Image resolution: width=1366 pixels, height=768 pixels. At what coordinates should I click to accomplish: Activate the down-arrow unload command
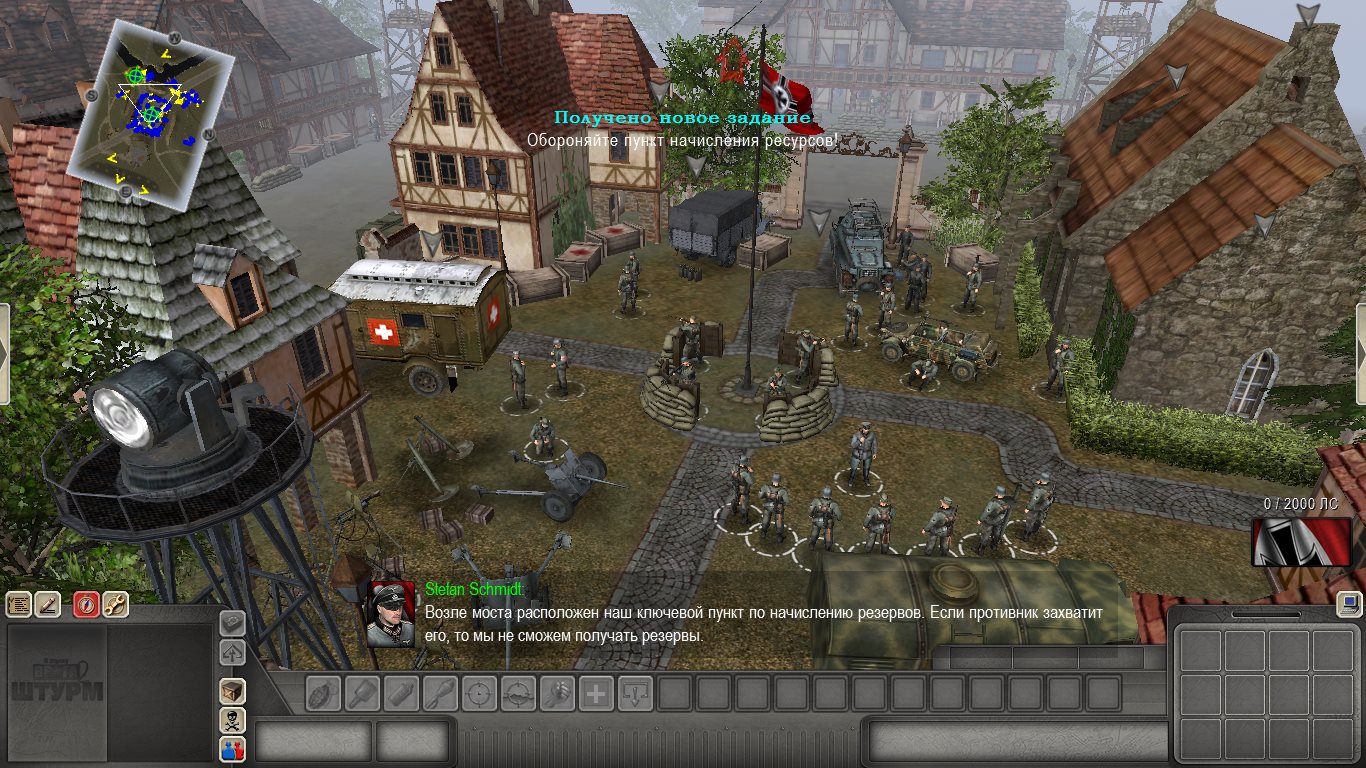(635, 693)
